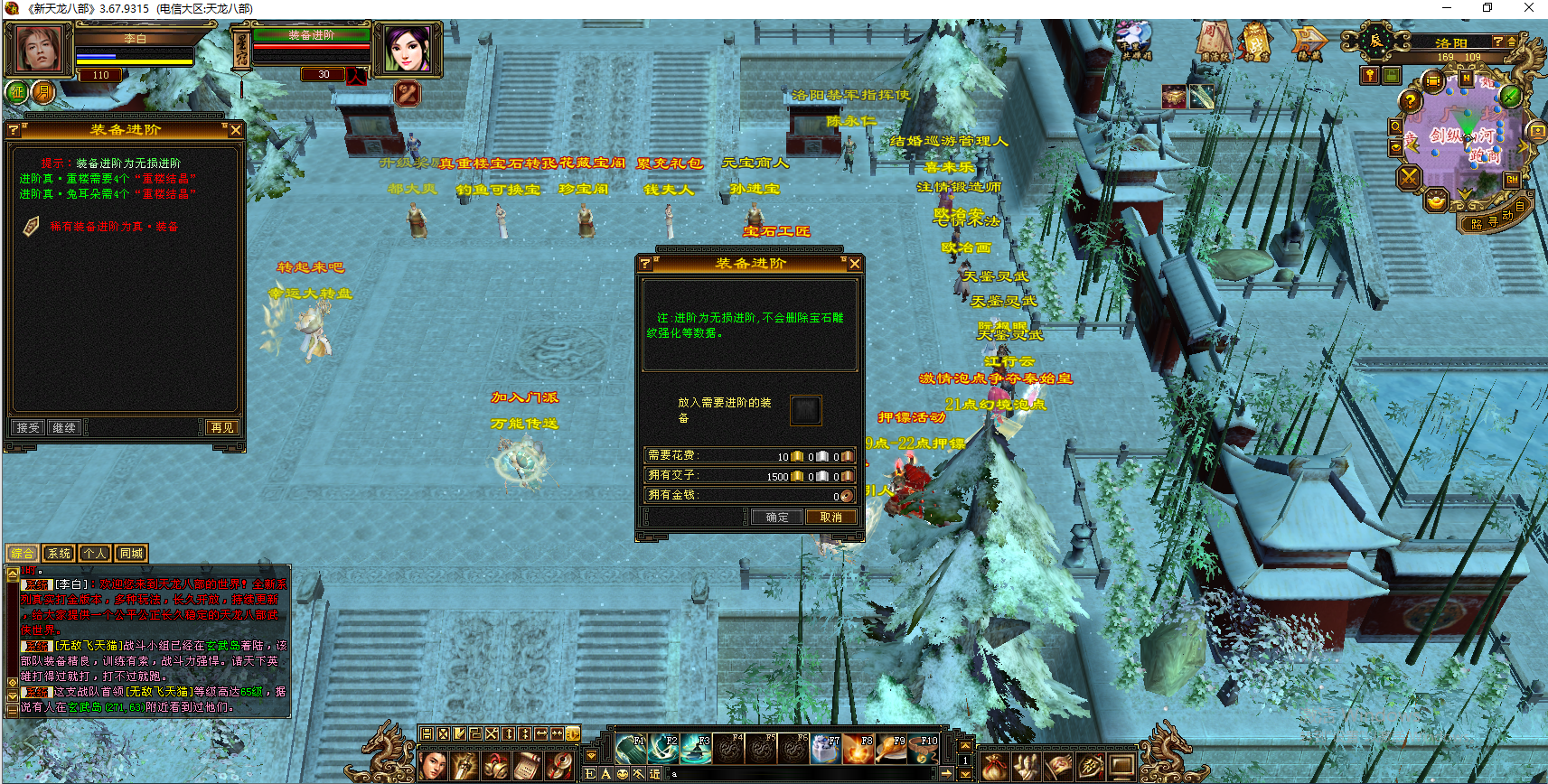1548x784 pixels.
Task: Activate the F1 skill icon
Action: [631, 749]
